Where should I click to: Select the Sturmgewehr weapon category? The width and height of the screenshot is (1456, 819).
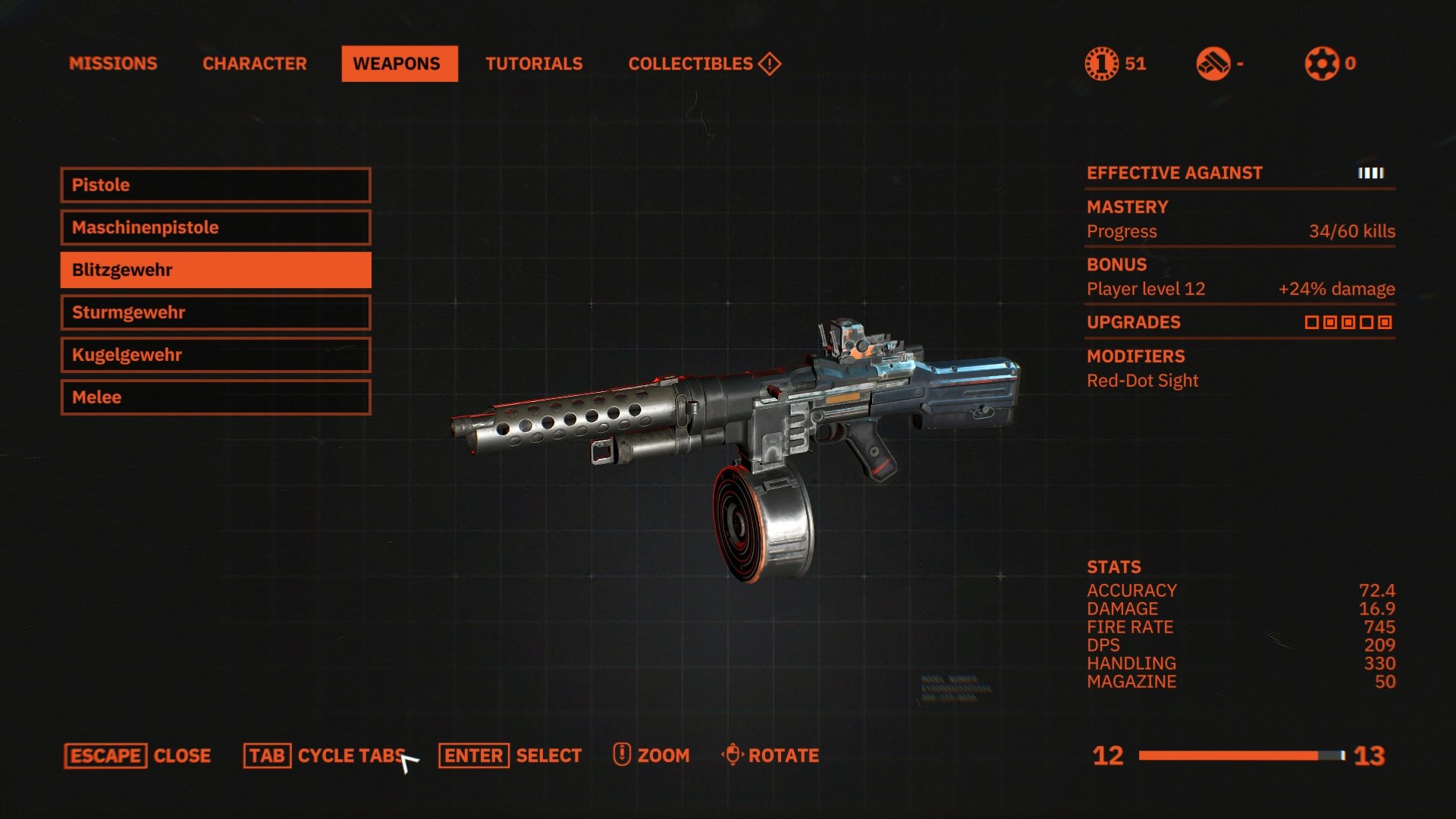pos(215,312)
